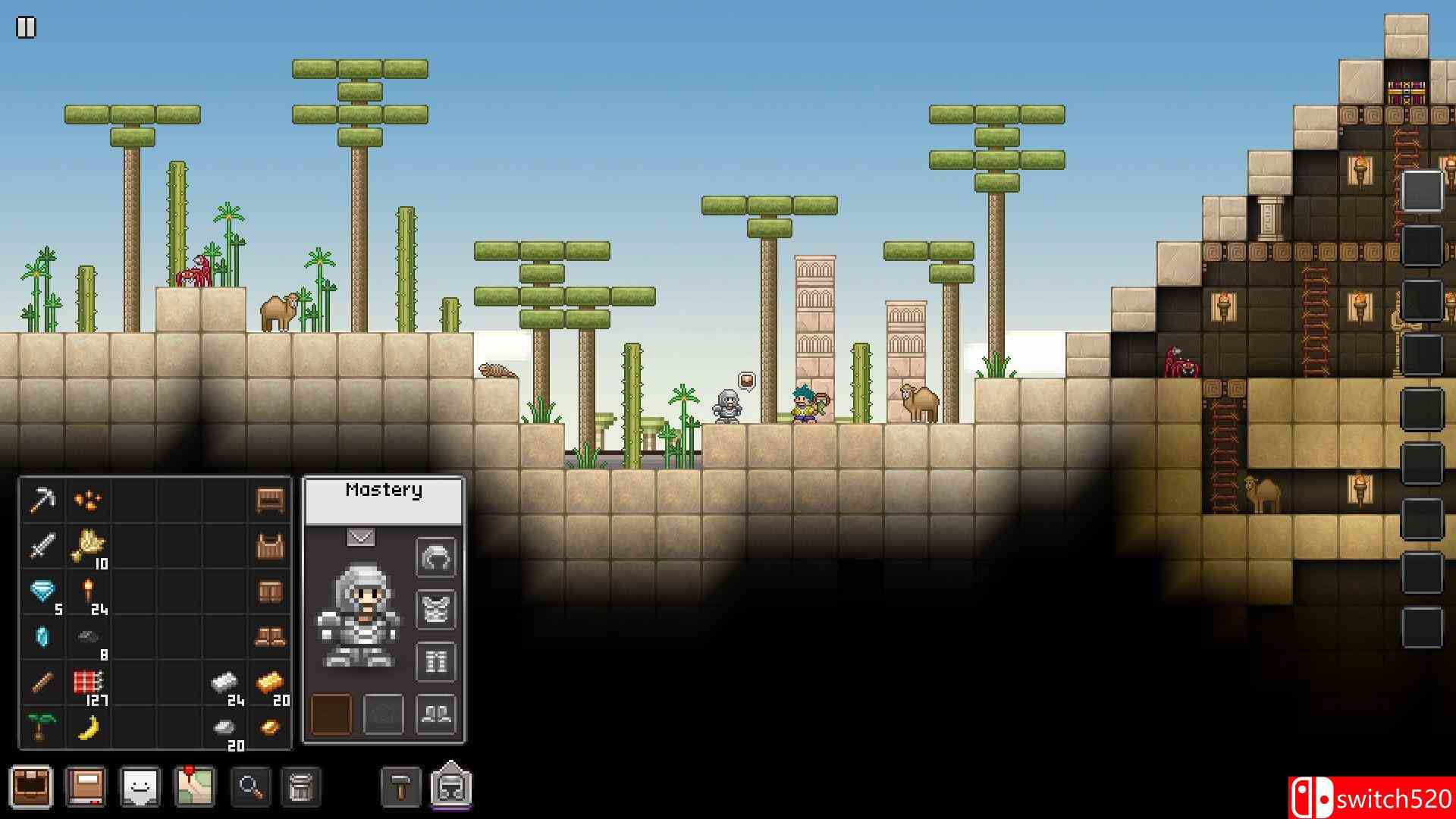Image resolution: width=1456 pixels, height=819 pixels.
Task: Open the helmet armor slot
Action: (x=435, y=557)
